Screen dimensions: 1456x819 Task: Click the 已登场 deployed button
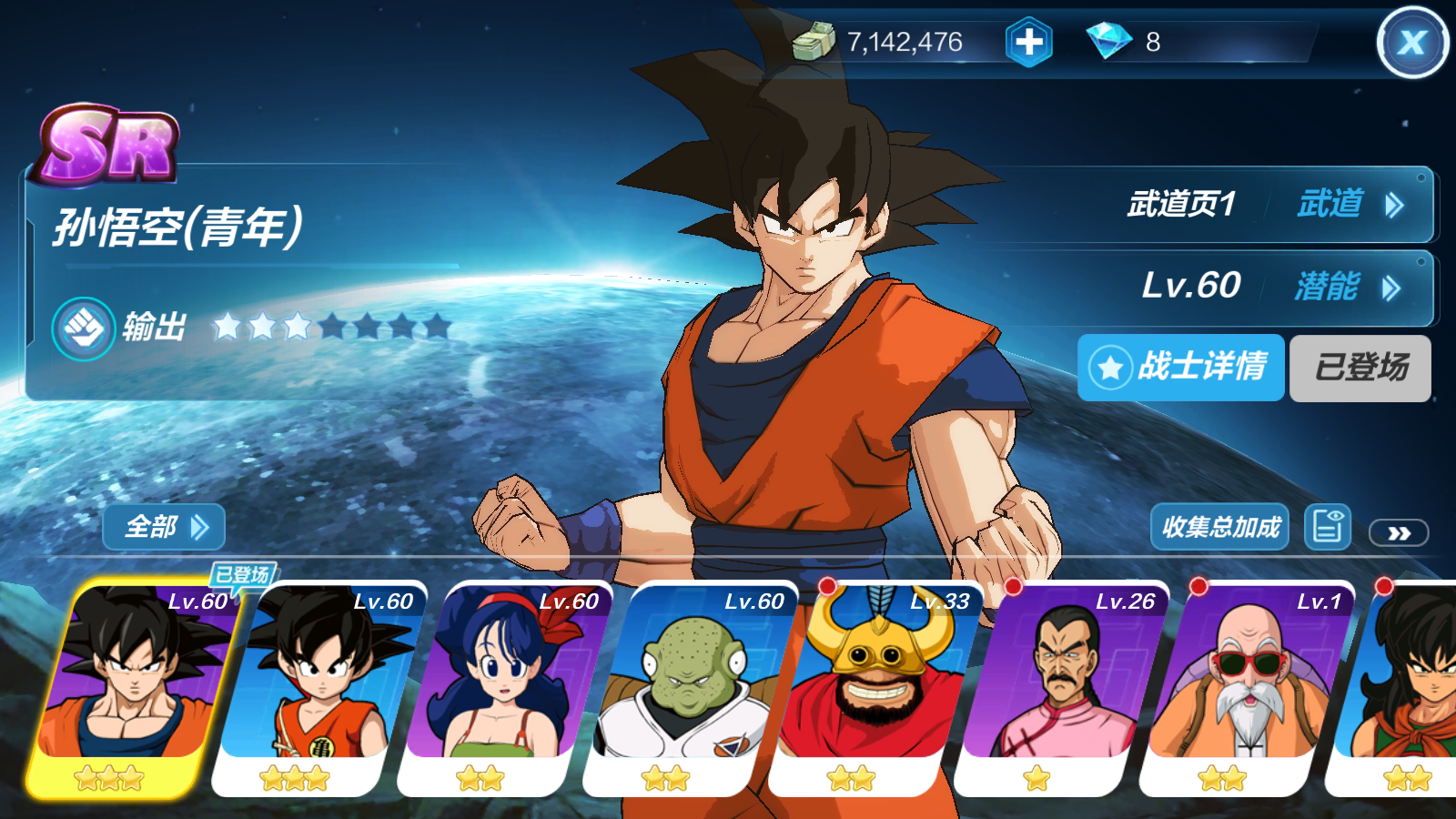coord(1360,368)
